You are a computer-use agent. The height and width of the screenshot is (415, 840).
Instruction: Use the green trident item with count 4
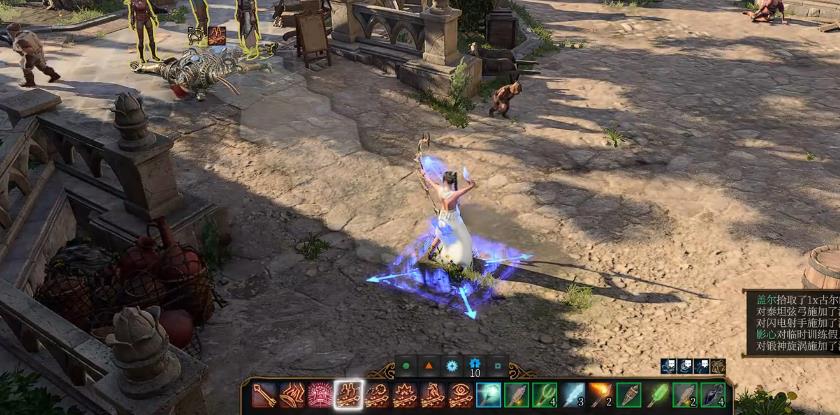point(544,395)
